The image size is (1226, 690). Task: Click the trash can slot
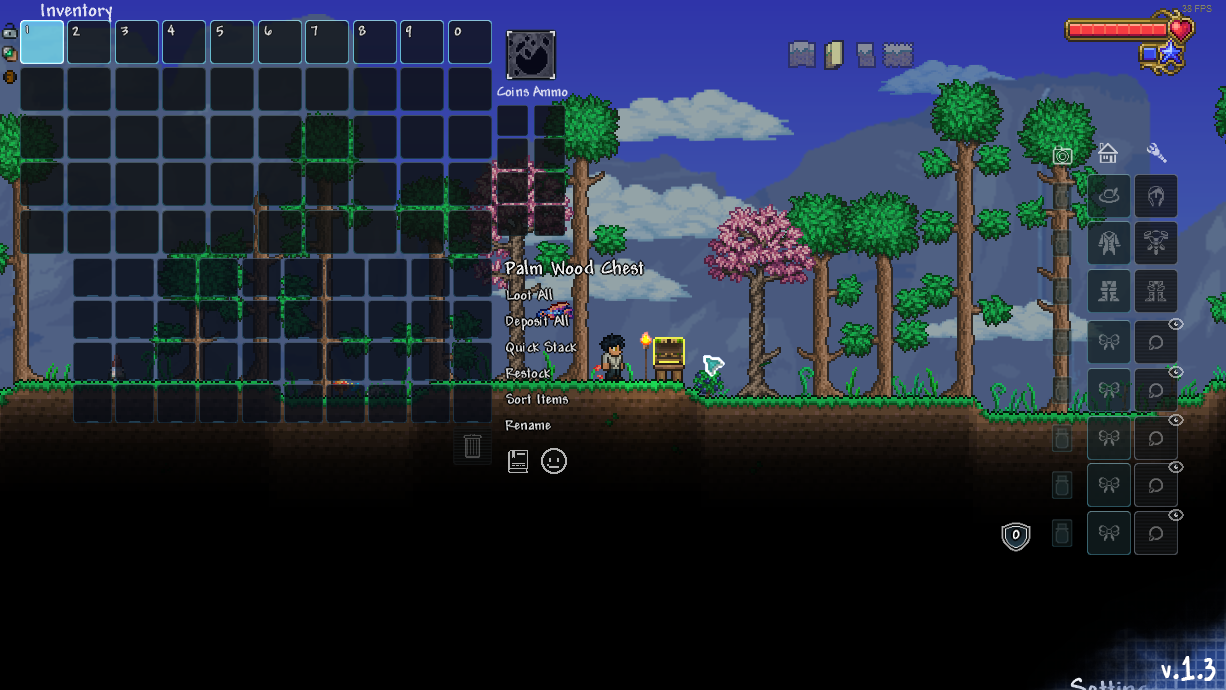tap(473, 446)
